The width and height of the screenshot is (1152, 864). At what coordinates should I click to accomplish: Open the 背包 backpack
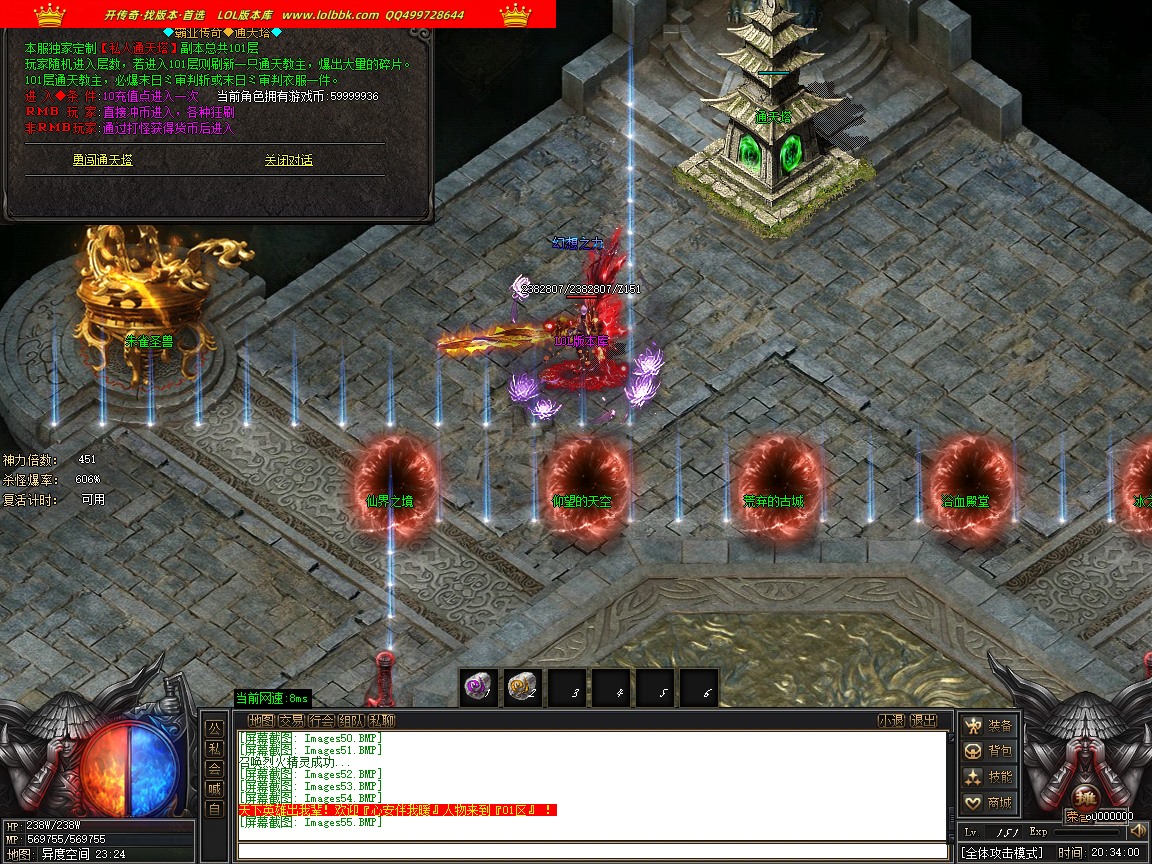(988, 751)
